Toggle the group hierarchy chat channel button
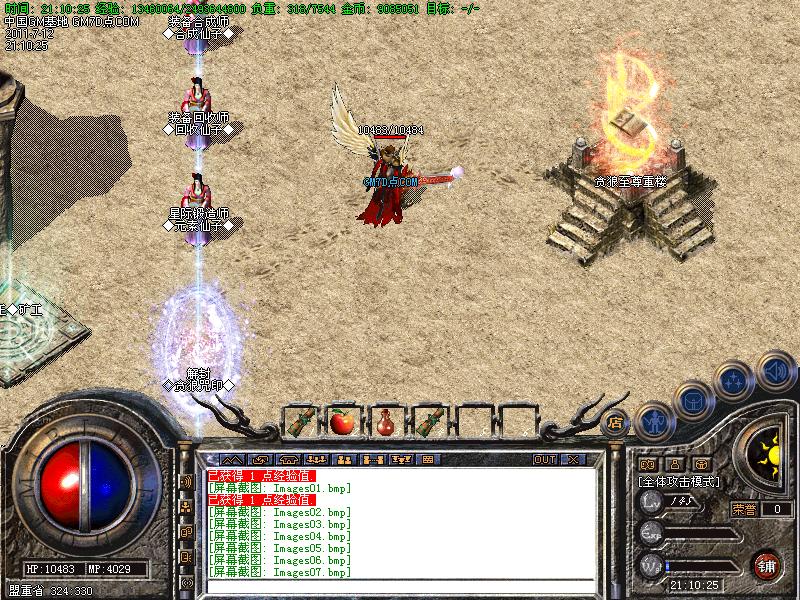The height and width of the screenshot is (600, 800). point(186,507)
